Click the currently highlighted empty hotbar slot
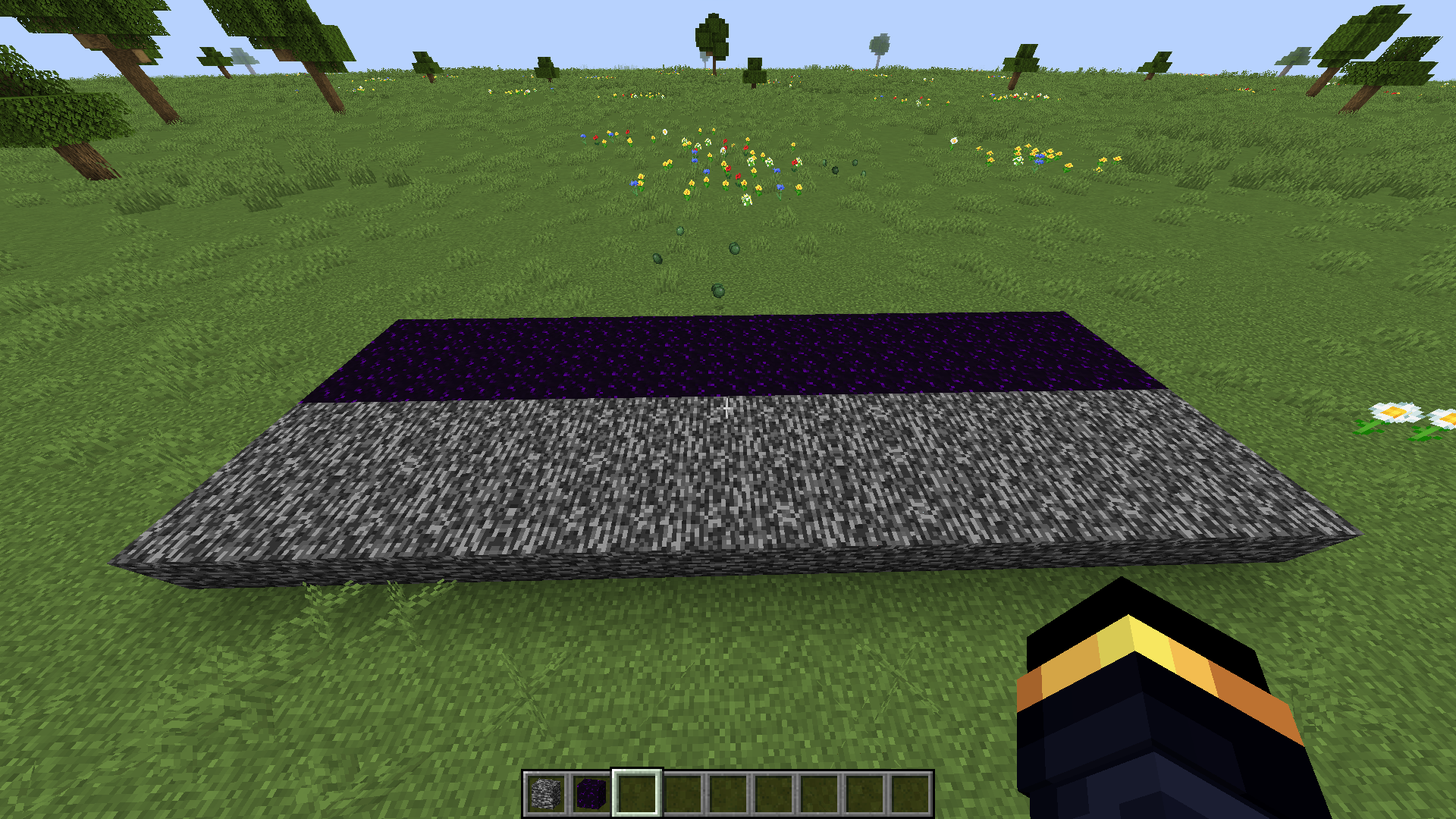 (x=635, y=795)
